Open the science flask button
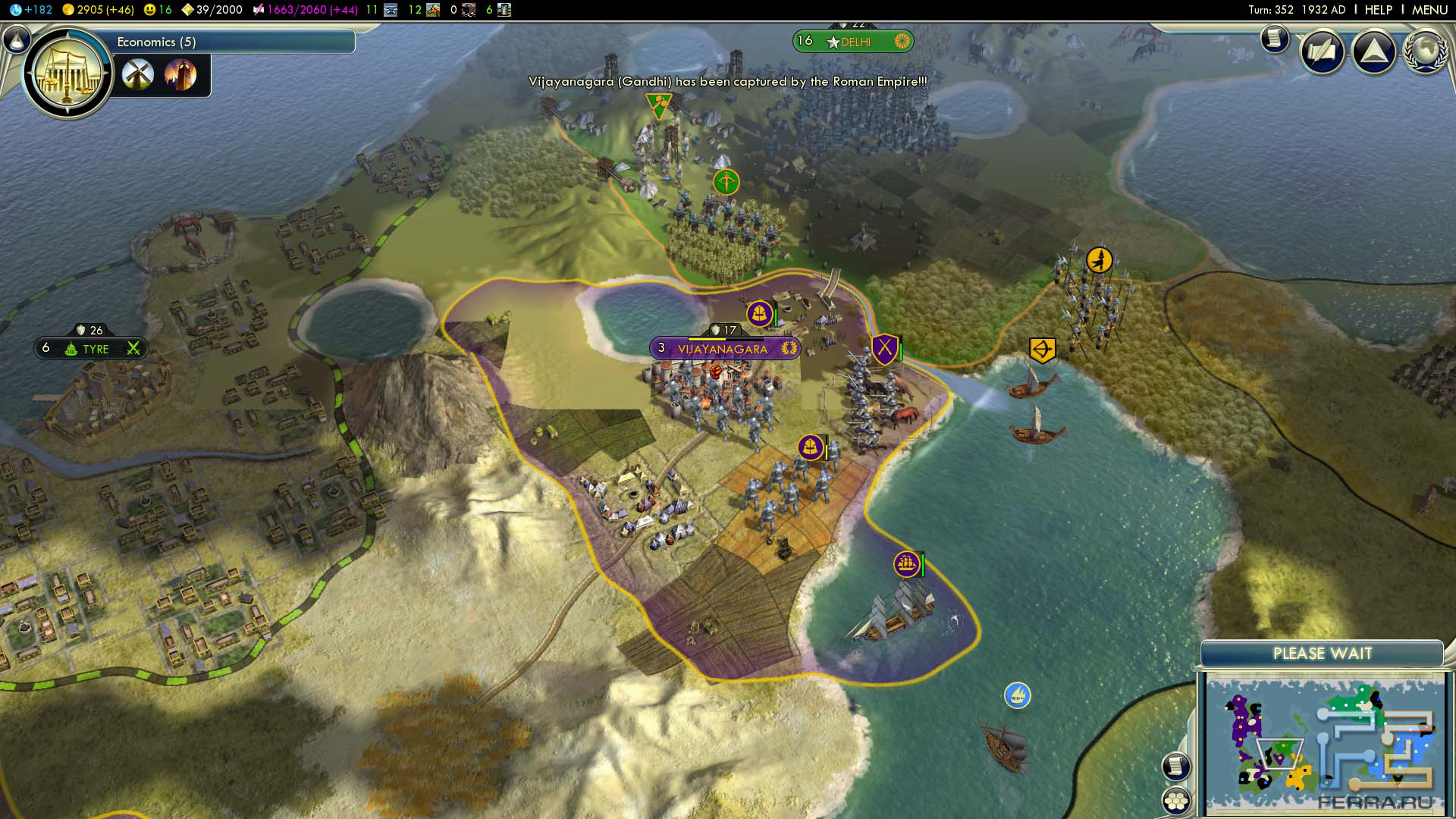 coord(16,39)
